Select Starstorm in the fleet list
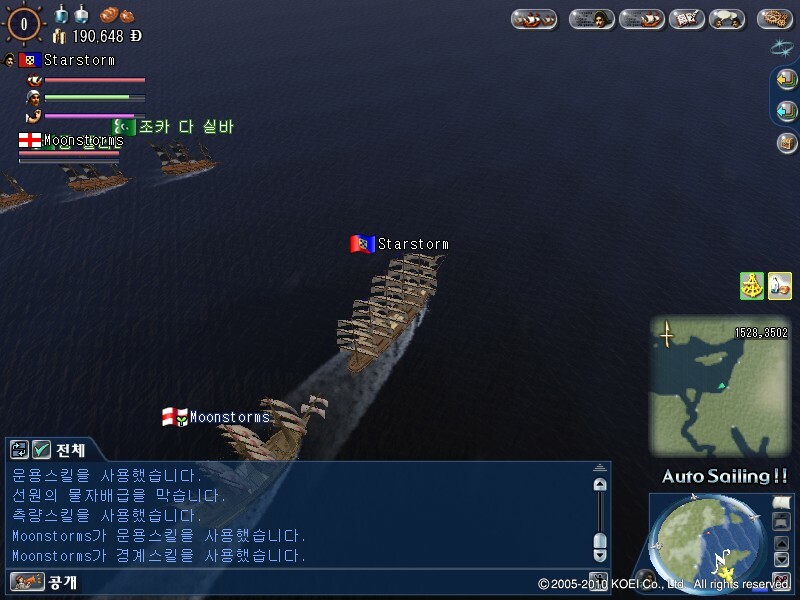Viewport: 800px width, 600px height. [x=78, y=60]
